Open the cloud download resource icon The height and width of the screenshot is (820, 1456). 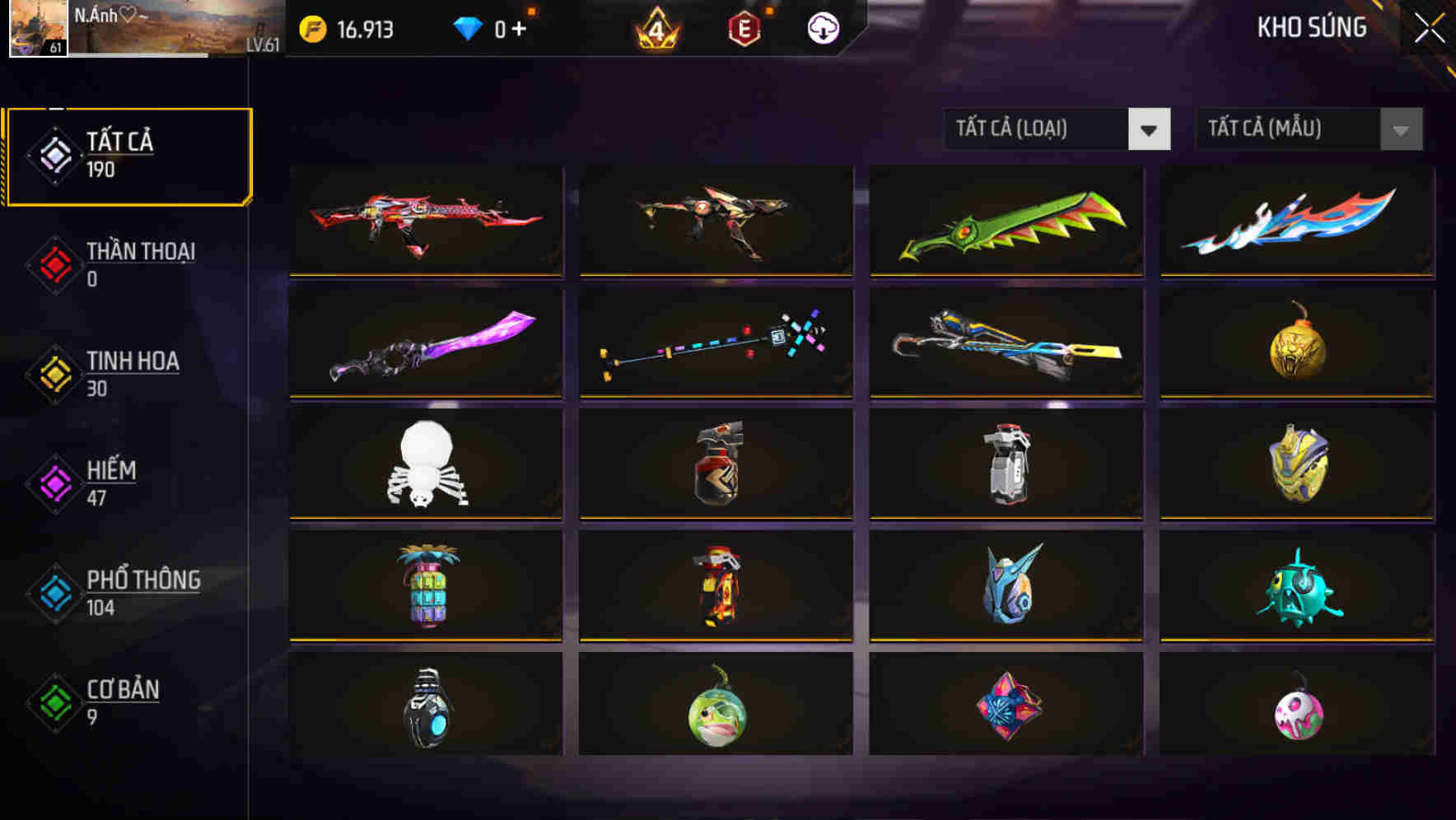click(822, 27)
